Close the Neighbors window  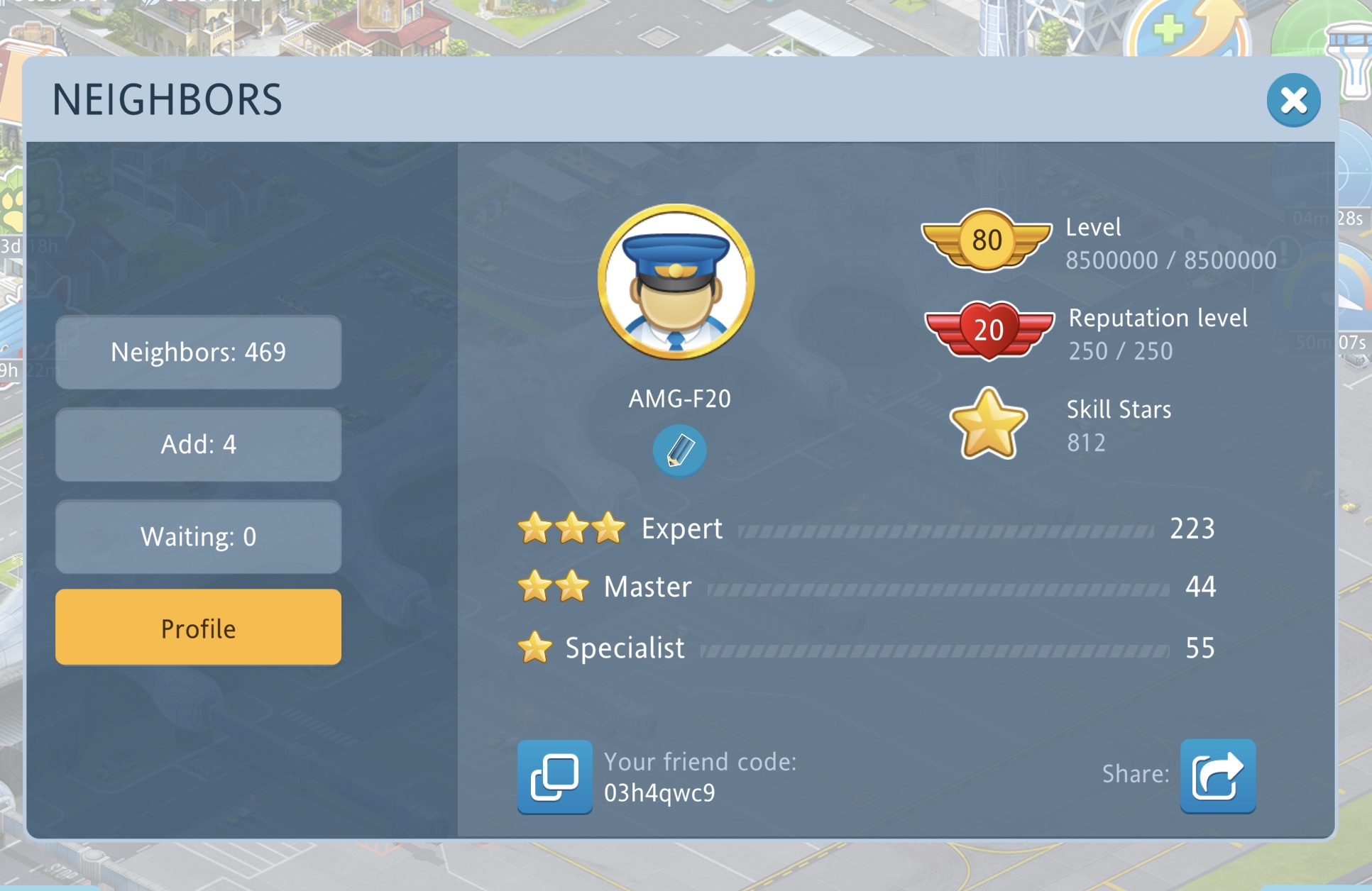click(1293, 101)
